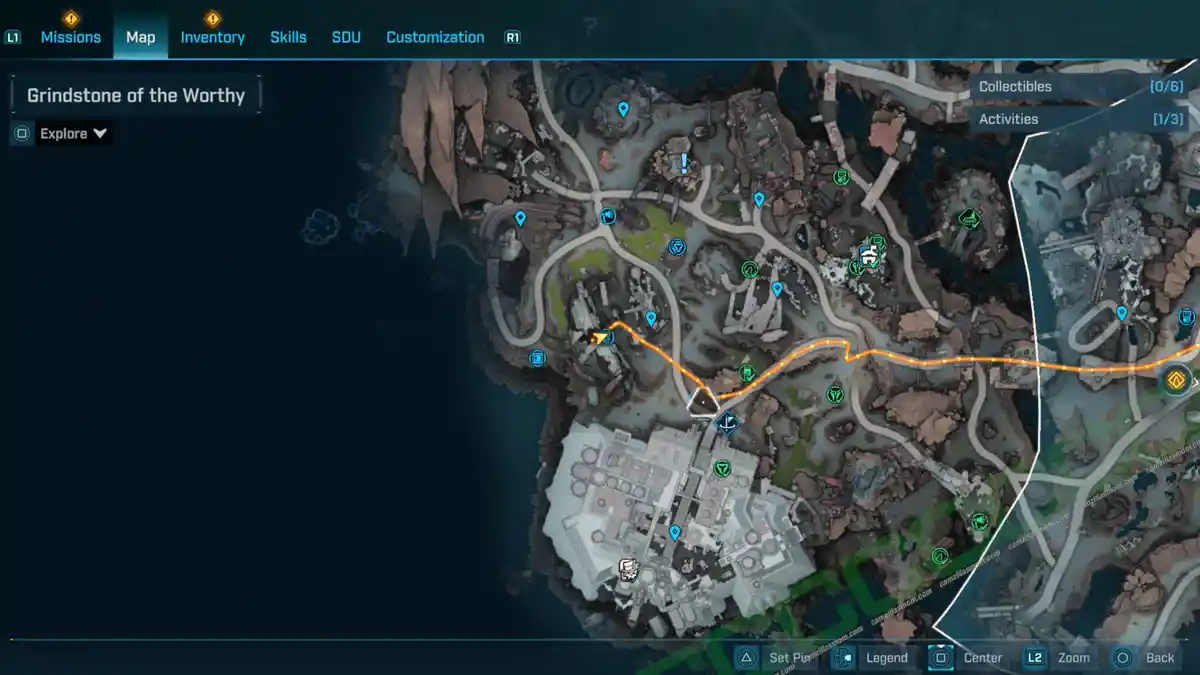This screenshot has height=675, width=1200.
Task: Select the exclamation mark mission marker
Action: pos(684,163)
